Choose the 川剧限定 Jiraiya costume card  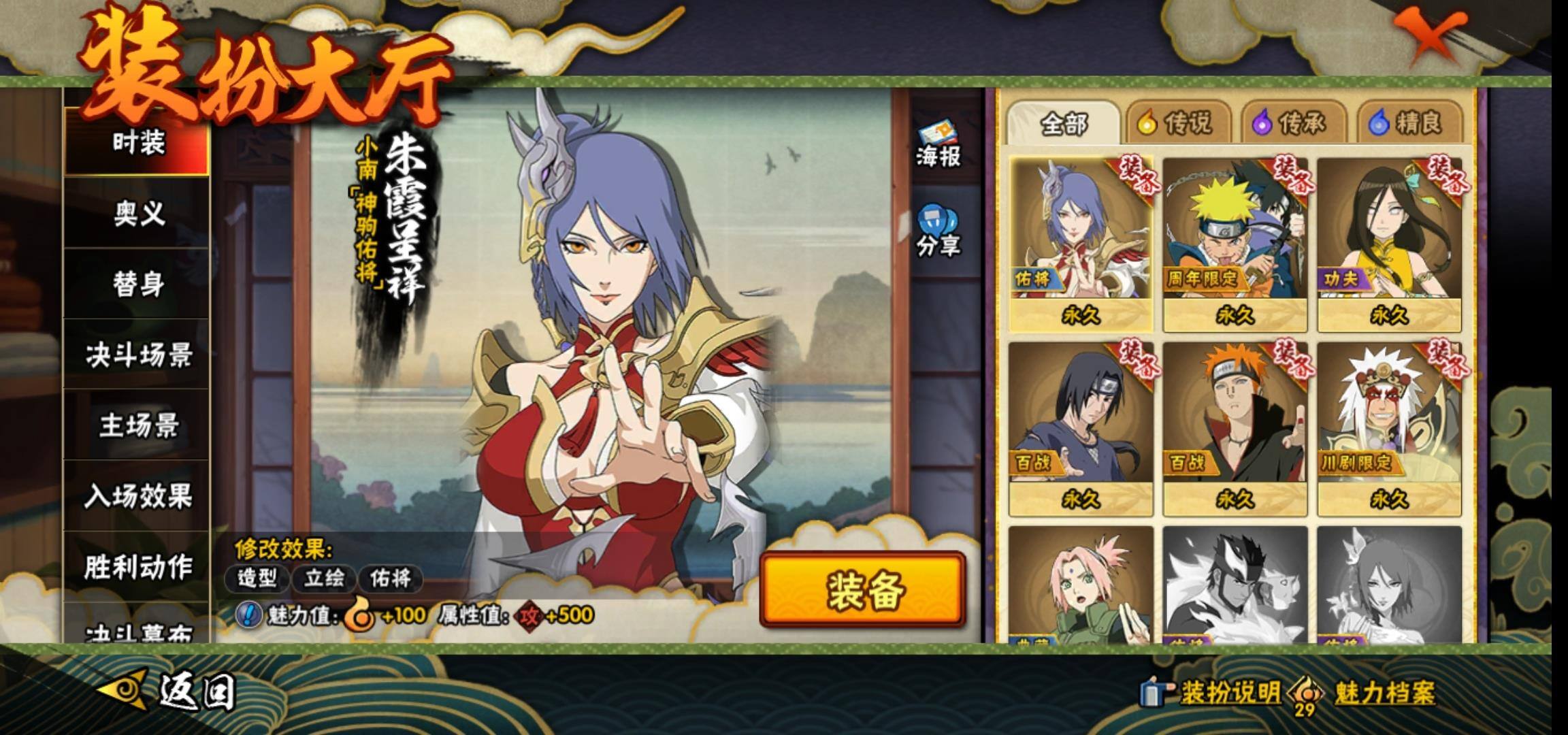[1388, 427]
